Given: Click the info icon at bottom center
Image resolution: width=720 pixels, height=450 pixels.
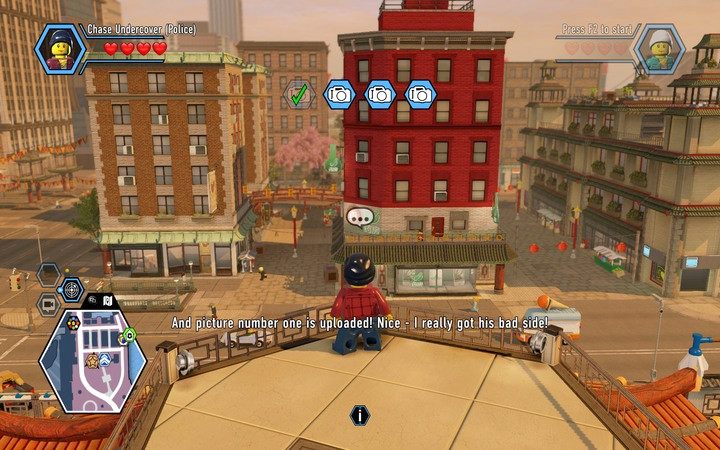Looking at the screenshot, I should pos(360,415).
